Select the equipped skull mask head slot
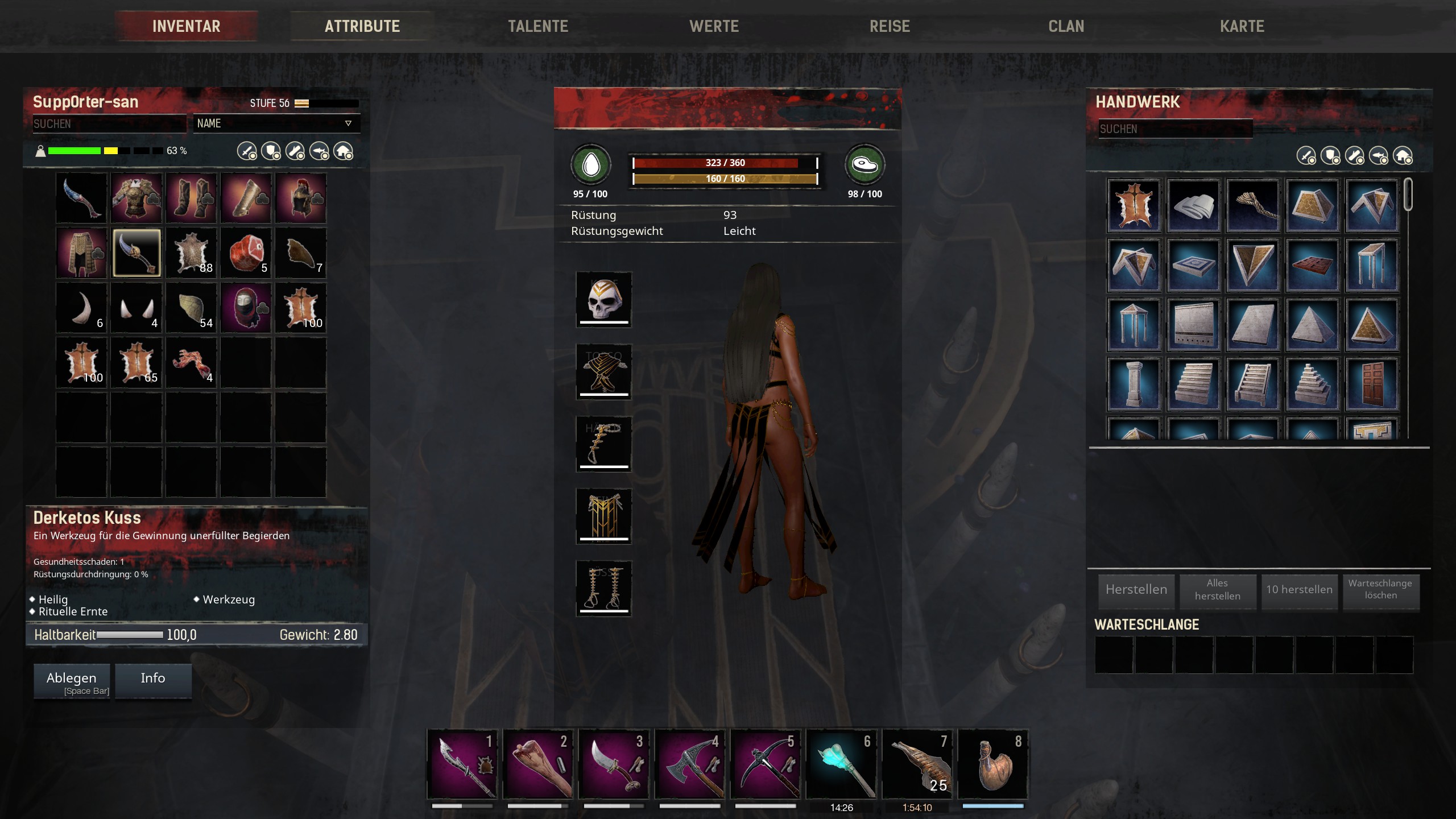This screenshot has height=819, width=1456. point(603,299)
